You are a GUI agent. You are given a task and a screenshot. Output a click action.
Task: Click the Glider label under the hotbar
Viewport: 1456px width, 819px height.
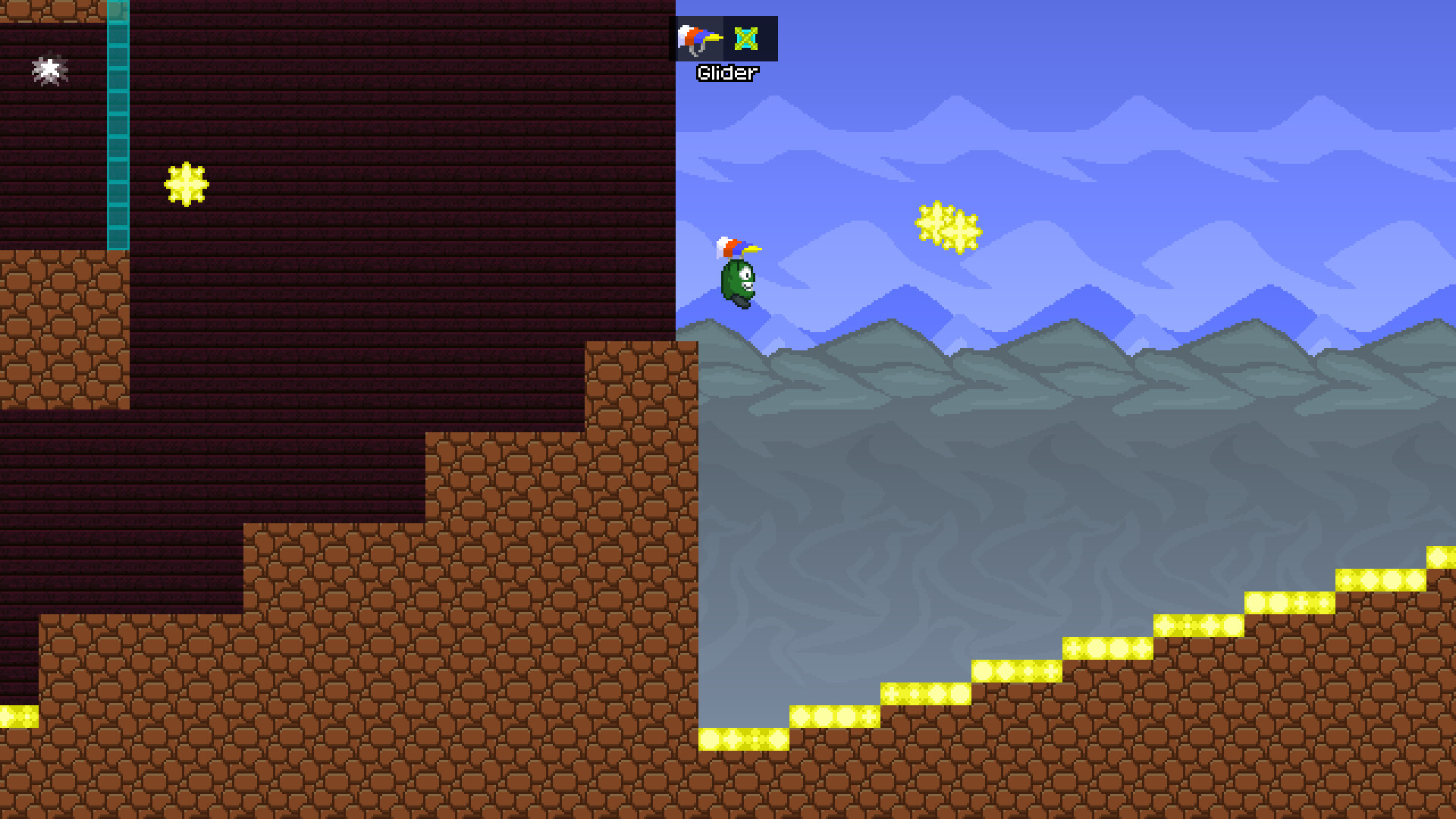pyautogui.click(x=726, y=73)
